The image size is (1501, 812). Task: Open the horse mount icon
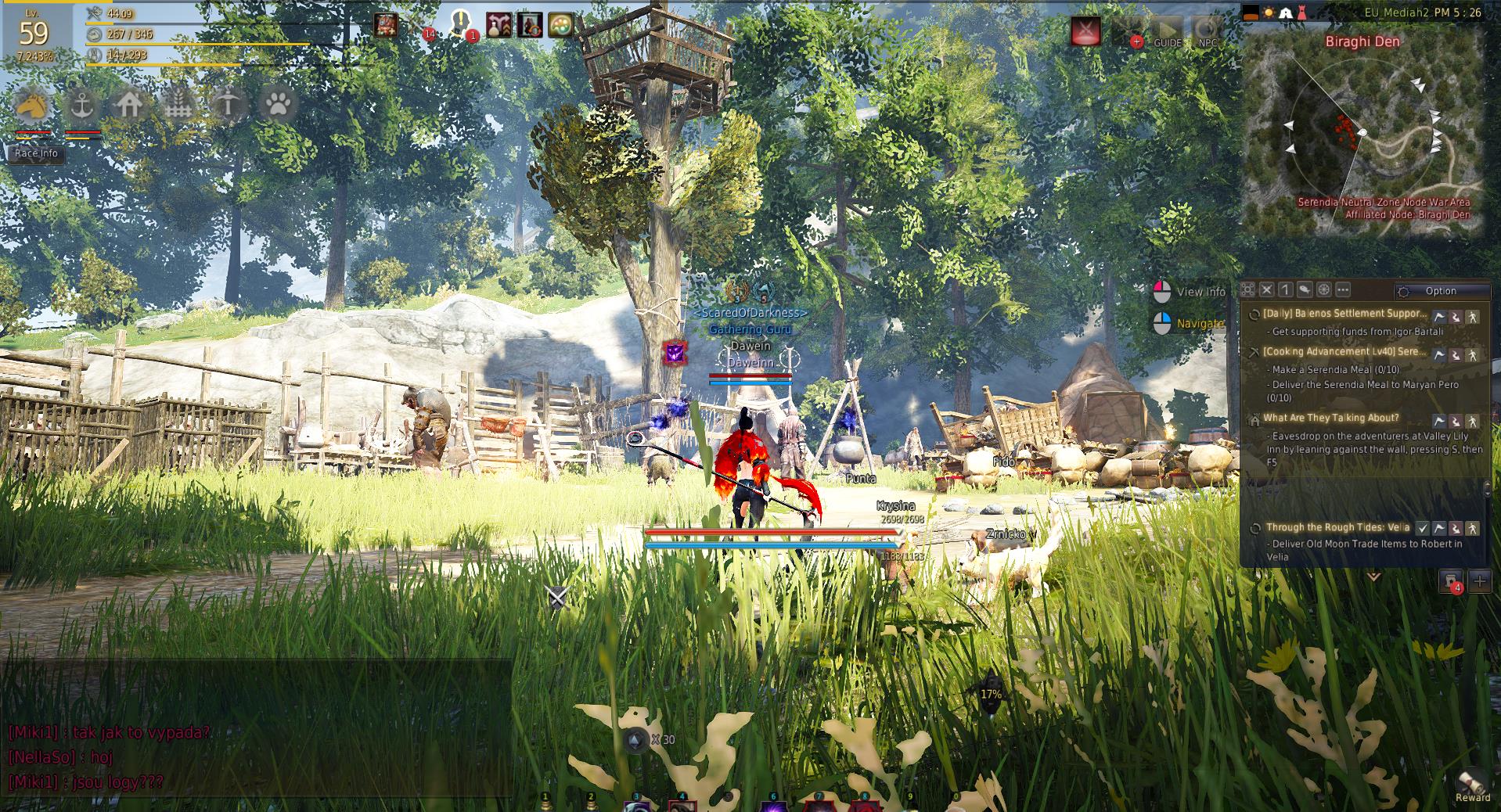coord(32,104)
